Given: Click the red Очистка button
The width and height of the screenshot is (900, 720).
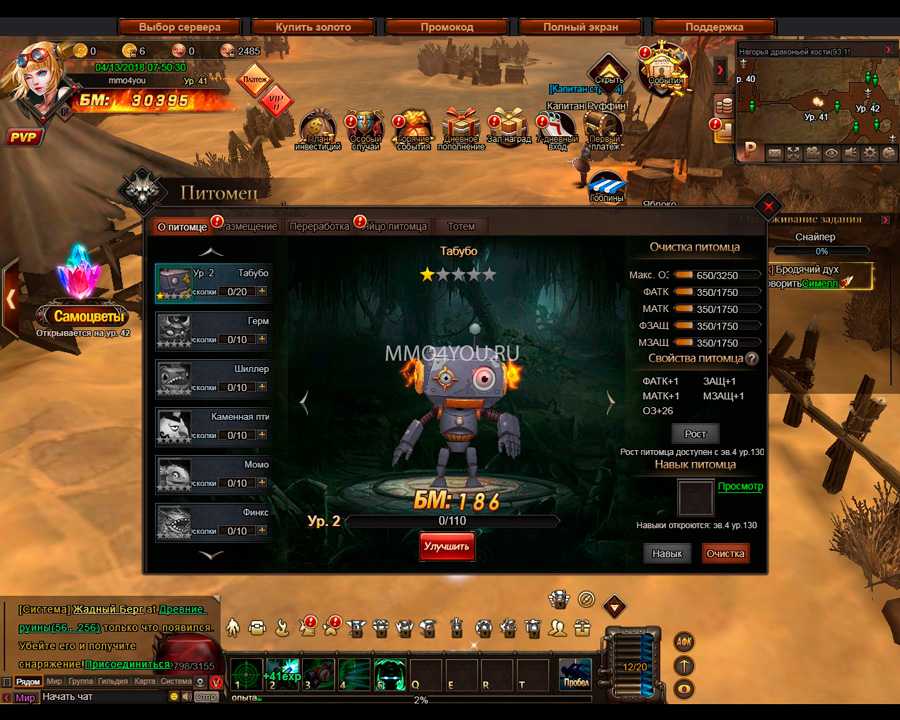Looking at the screenshot, I should coord(725,553).
